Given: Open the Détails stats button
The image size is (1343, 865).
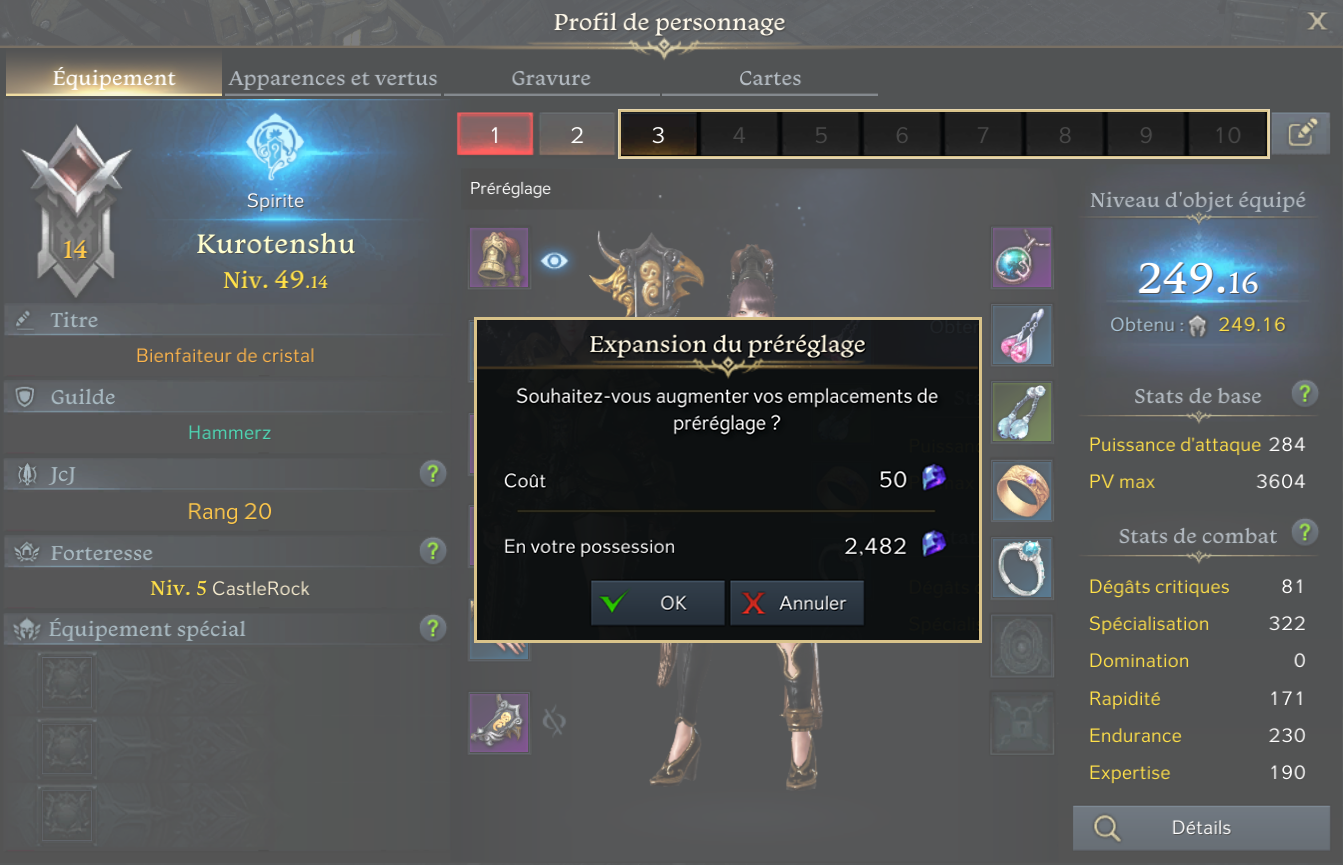Looking at the screenshot, I should click(1201, 828).
